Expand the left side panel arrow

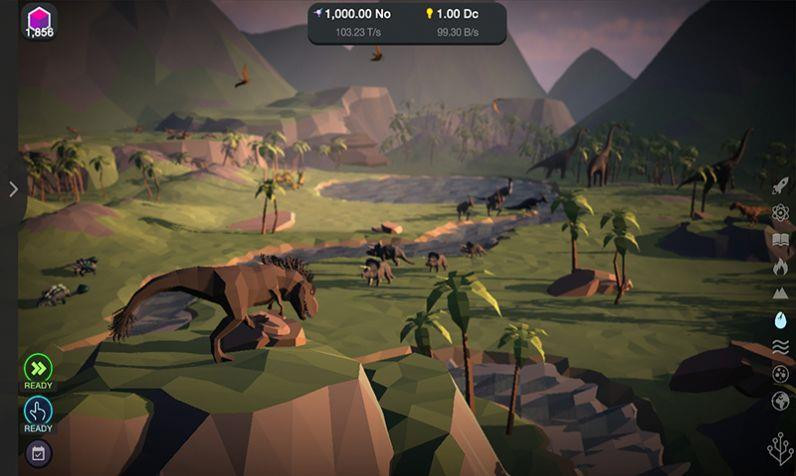13,189
